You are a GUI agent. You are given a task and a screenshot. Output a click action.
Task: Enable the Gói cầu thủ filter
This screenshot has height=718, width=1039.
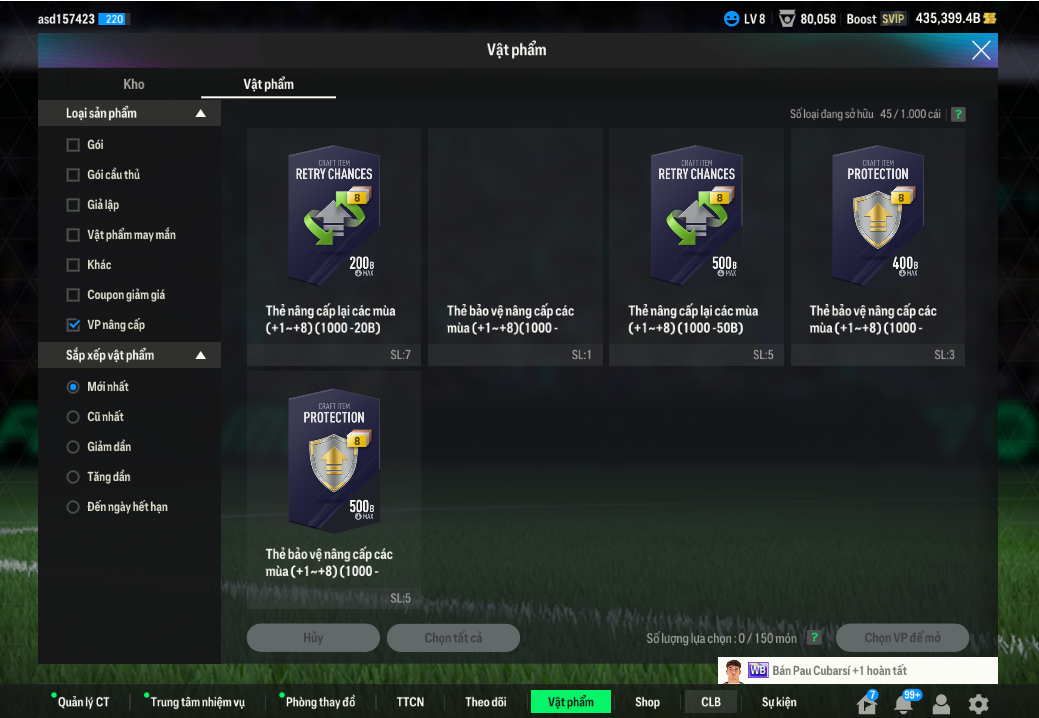(x=73, y=175)
